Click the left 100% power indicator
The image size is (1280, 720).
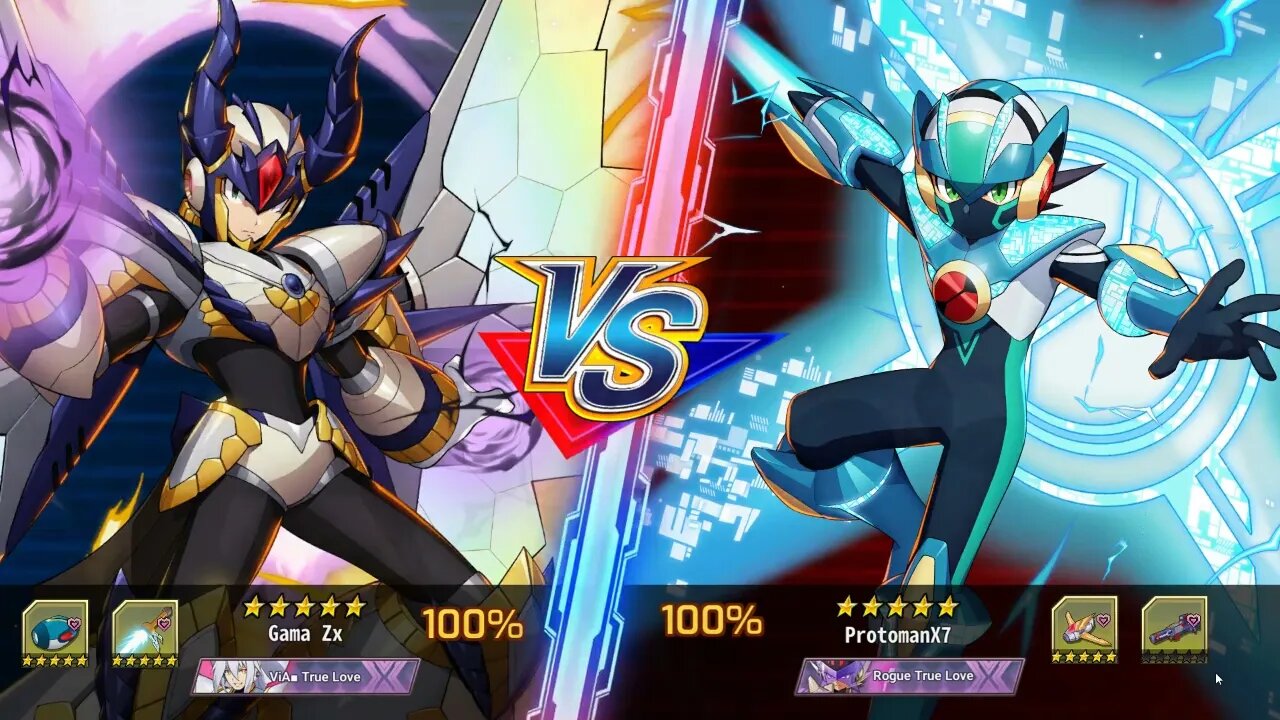(x=473, y=620)
